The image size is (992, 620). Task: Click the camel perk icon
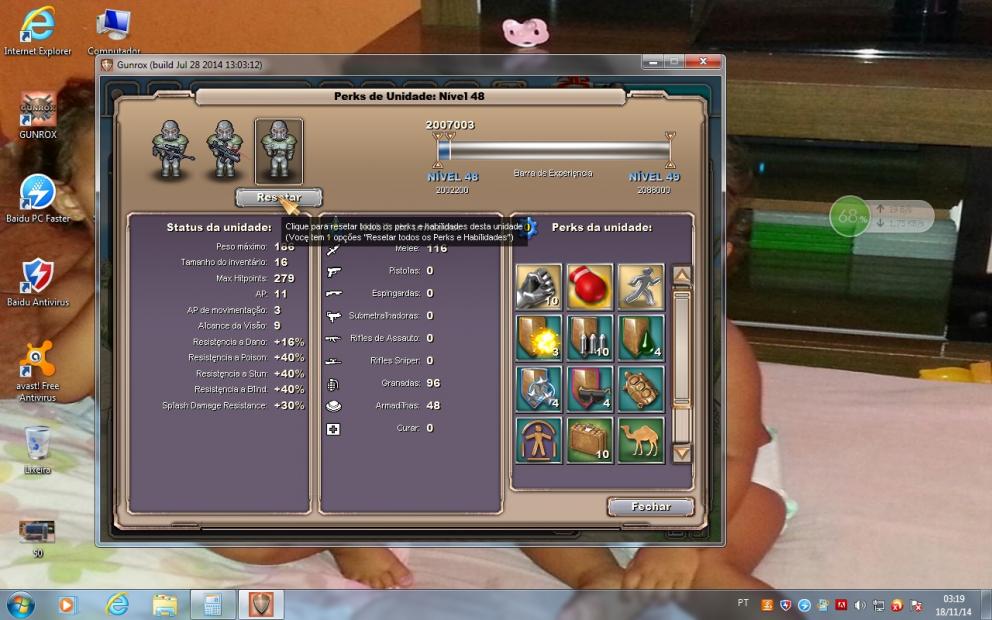click(640, 440)
